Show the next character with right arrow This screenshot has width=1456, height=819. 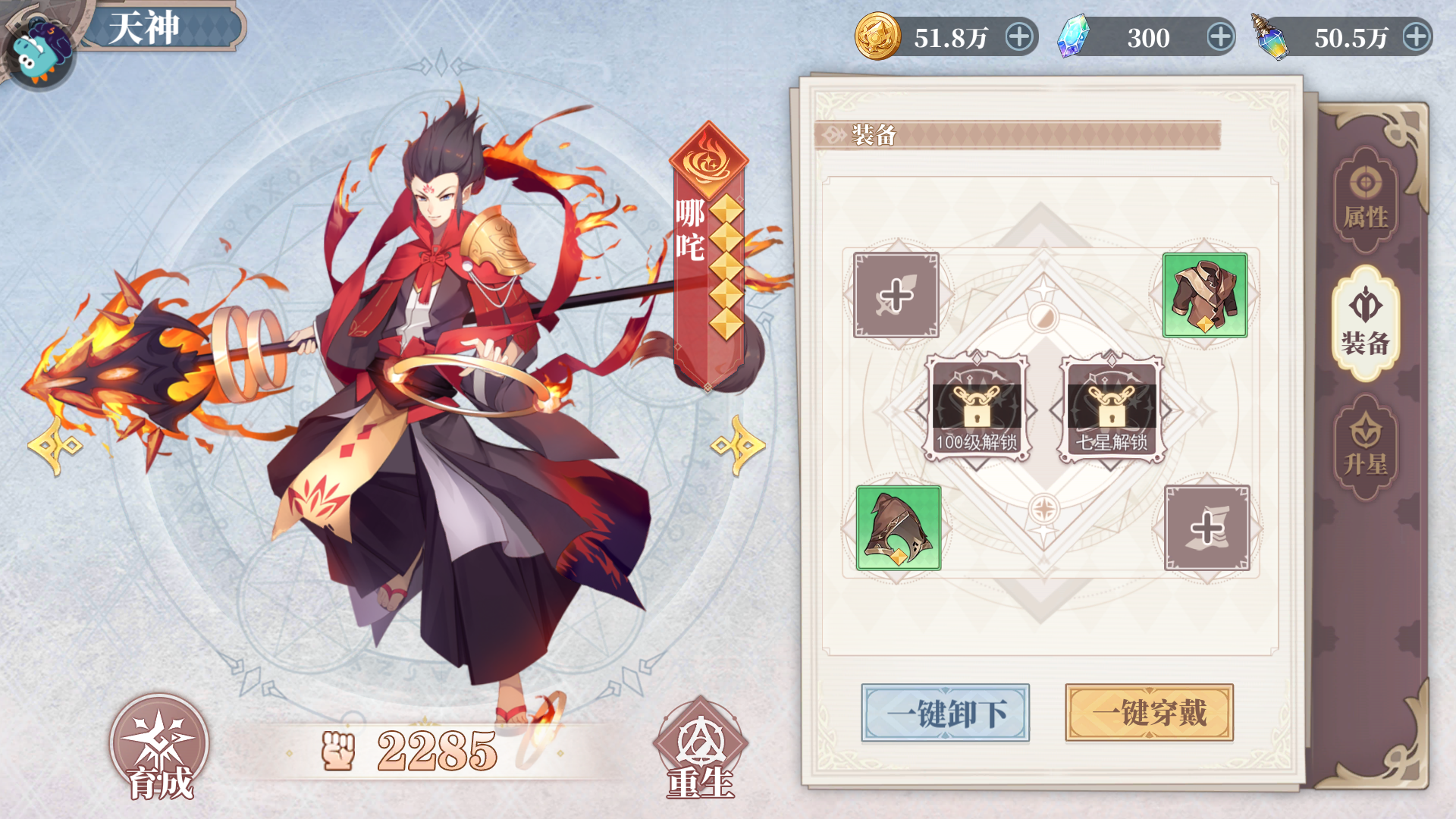(738, 446)
